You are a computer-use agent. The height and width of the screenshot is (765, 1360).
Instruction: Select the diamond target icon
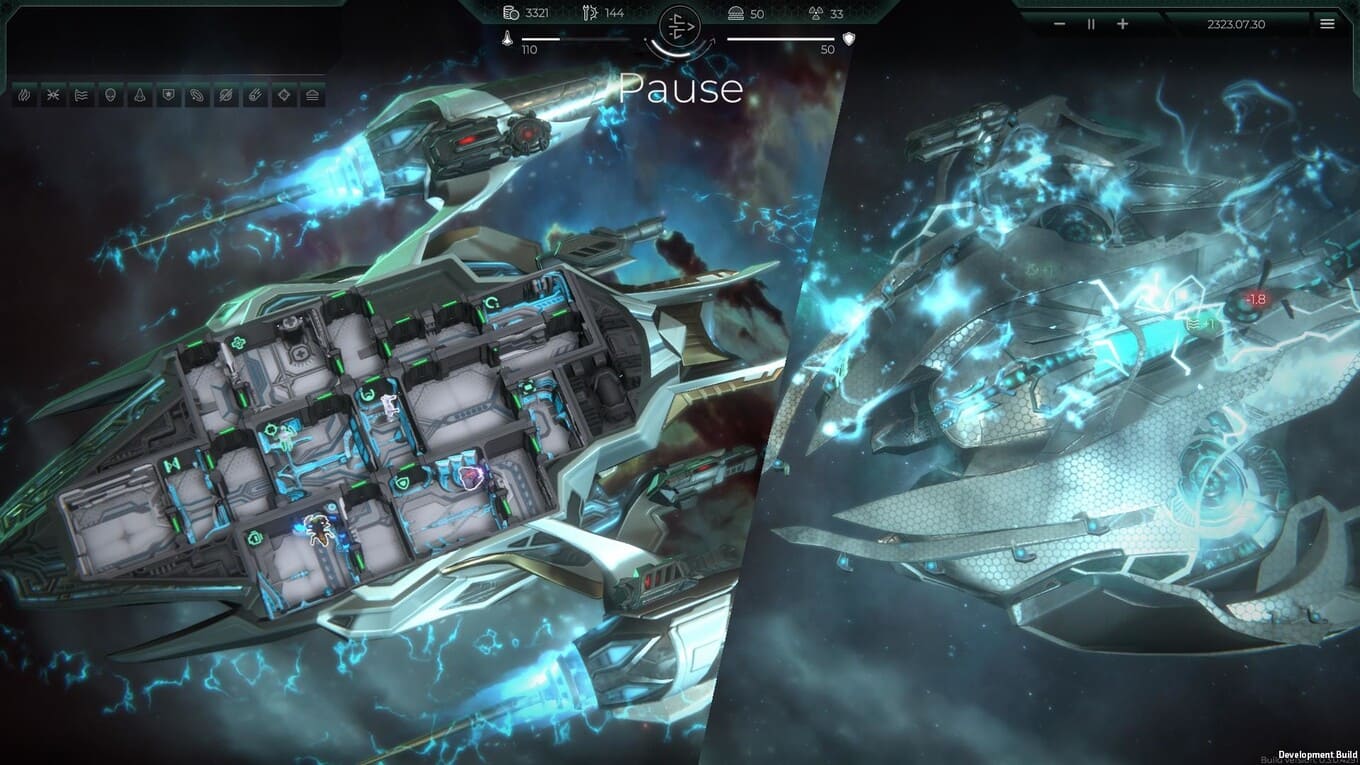point(285,96)
